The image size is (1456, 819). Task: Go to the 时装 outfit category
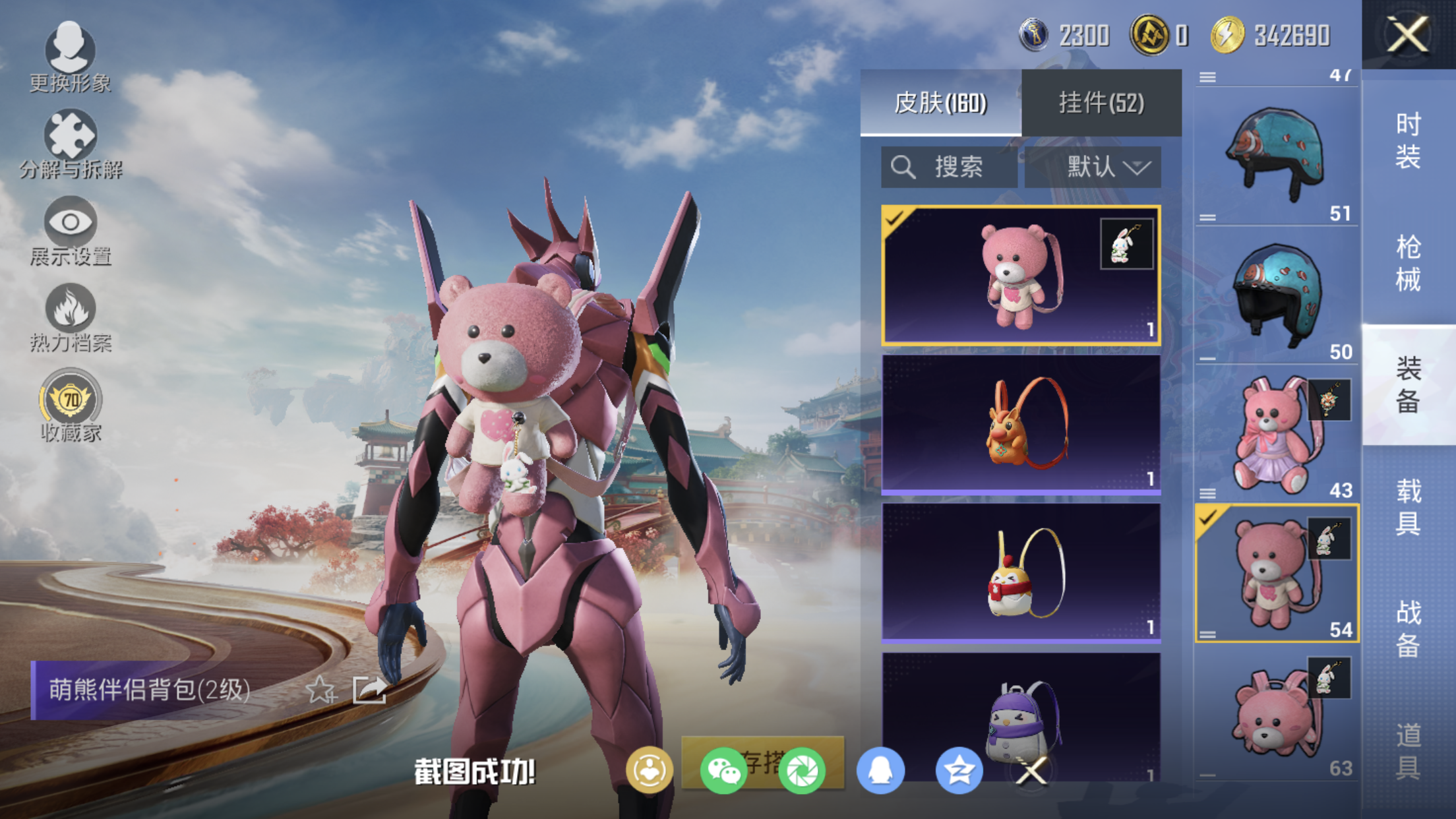pyautogui.click(x=1408, y=140)
